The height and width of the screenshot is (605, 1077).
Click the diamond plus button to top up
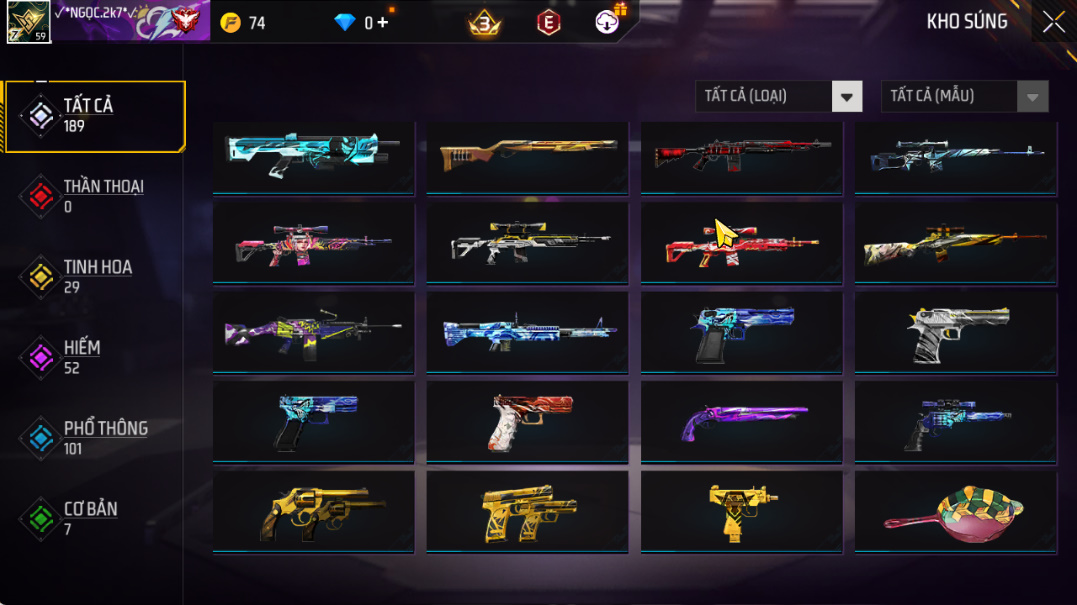coord(383,22)
